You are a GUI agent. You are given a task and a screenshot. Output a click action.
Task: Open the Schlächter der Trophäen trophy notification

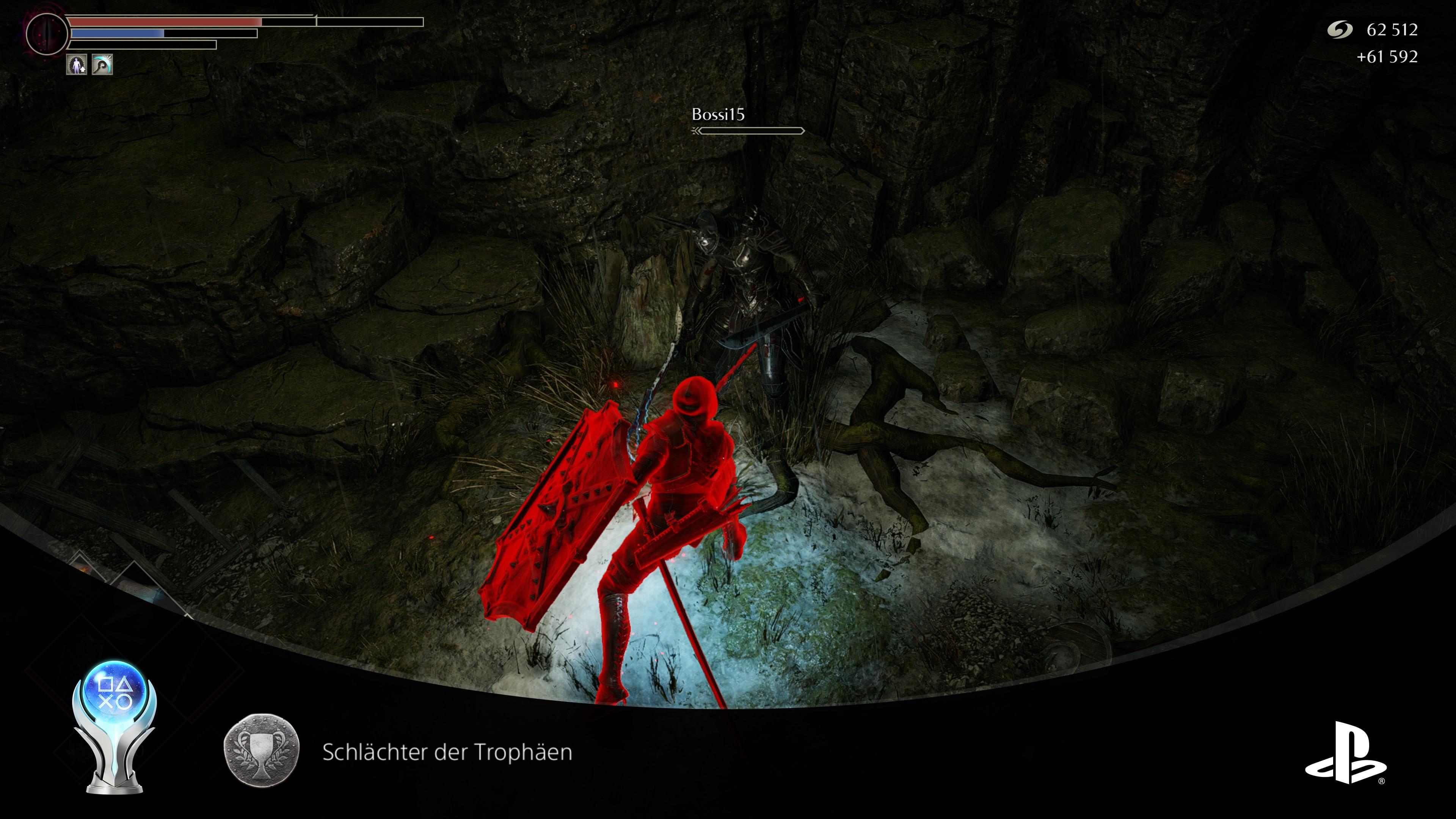[447, 752]
